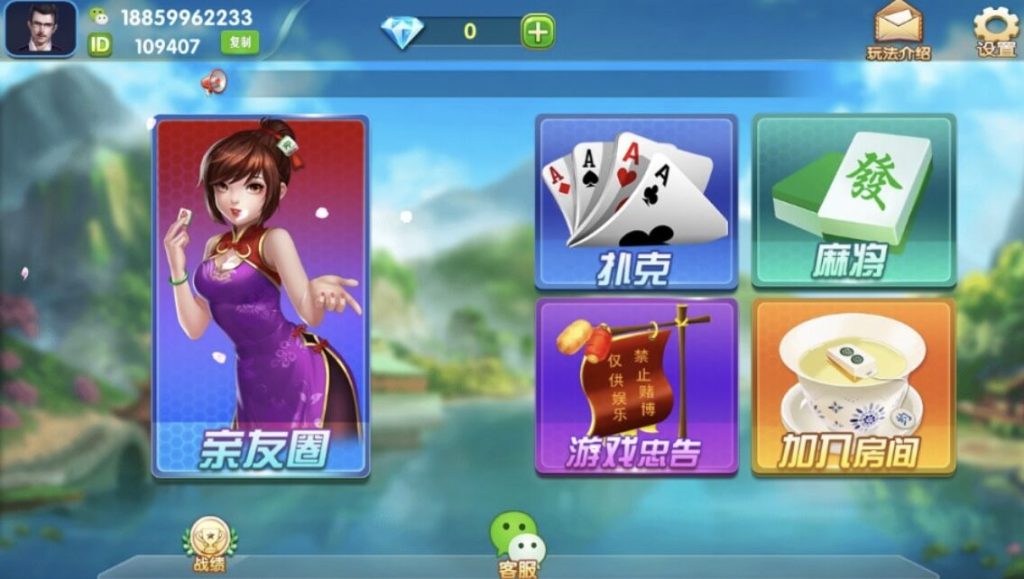View 战绩 match records
Viewport: 1024px width, 579px height.
click(x=210, y=544)
